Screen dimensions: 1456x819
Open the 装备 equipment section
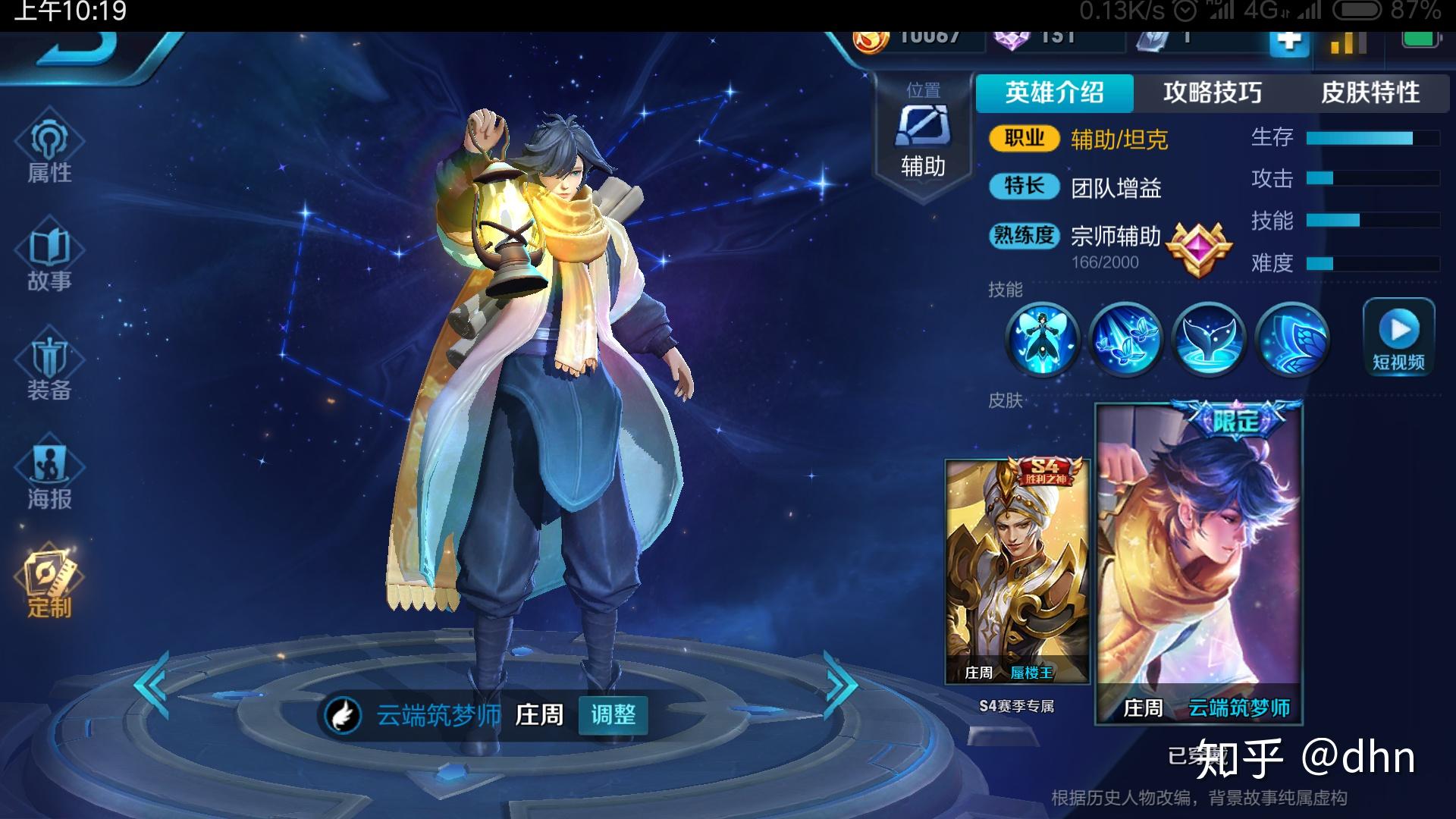(x=49, y=367)
